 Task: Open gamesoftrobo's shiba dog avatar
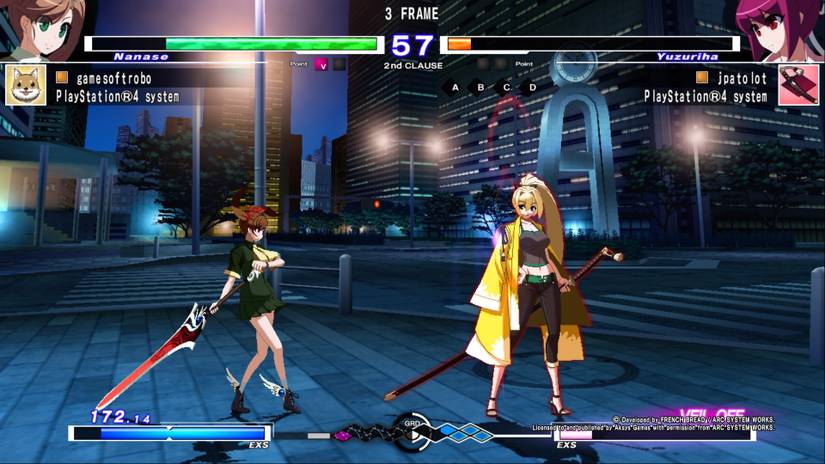point(25,86)
